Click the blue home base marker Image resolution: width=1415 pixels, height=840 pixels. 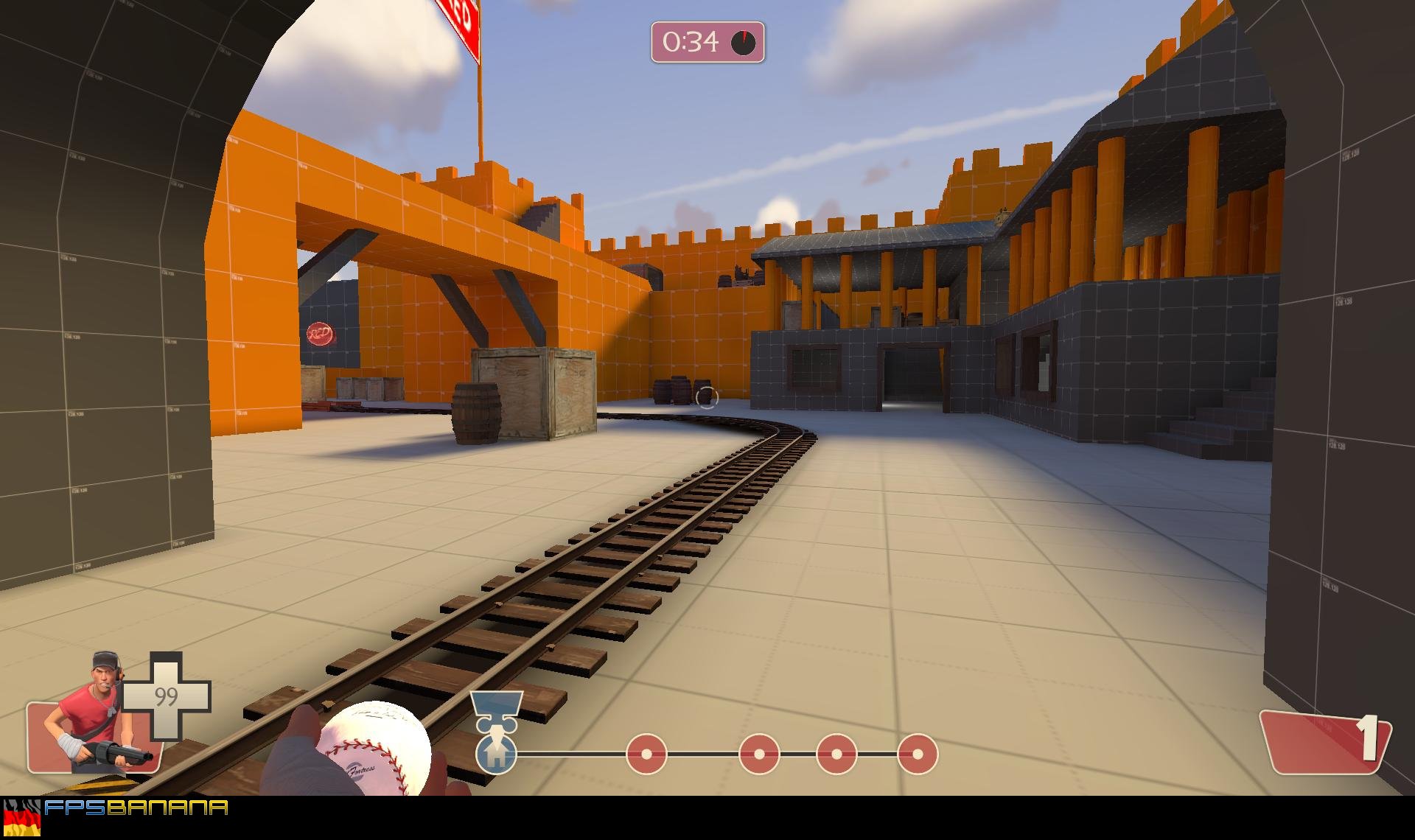point(495,754)
